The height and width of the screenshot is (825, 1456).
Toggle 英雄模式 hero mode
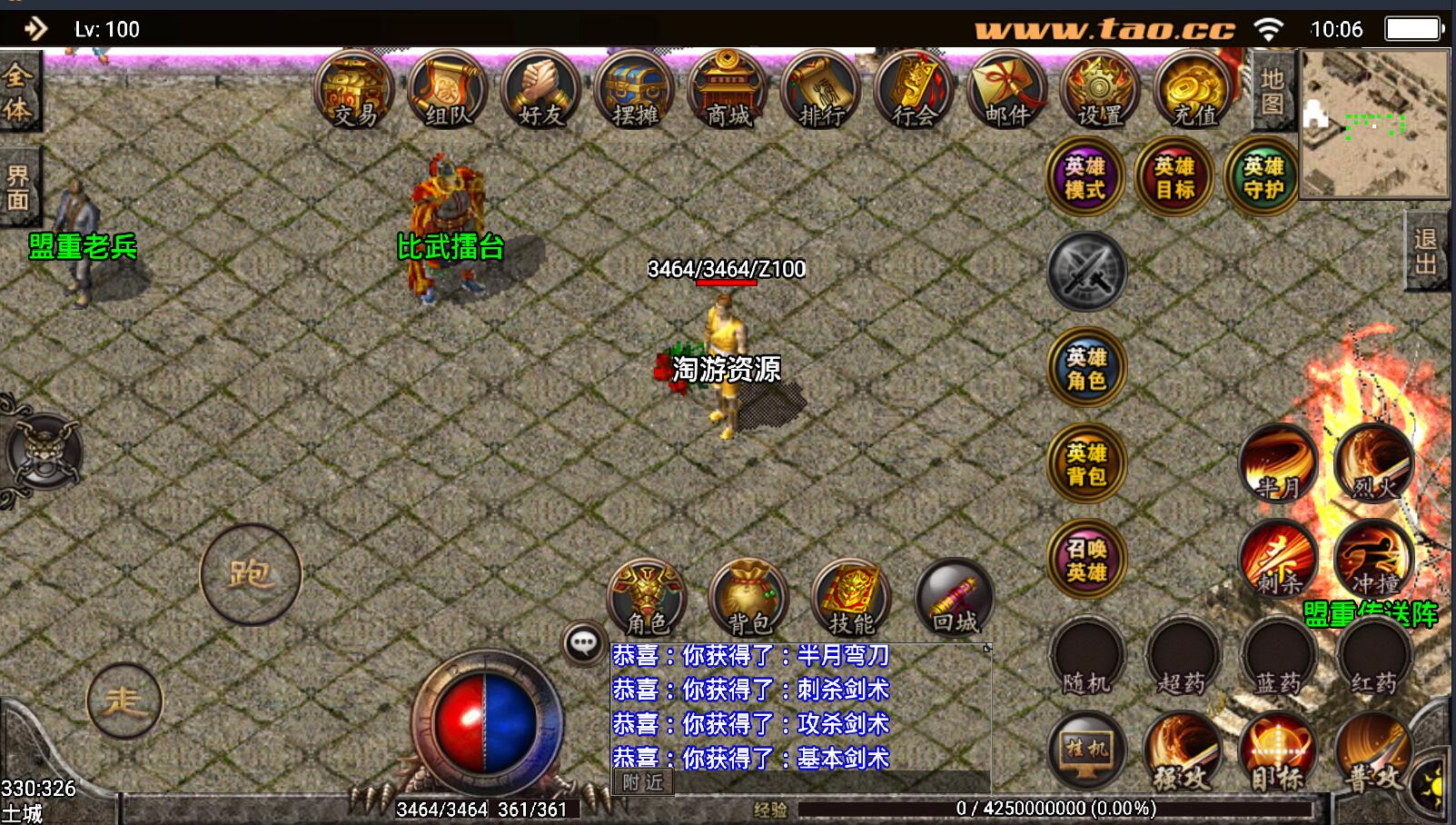point(1085,177)
